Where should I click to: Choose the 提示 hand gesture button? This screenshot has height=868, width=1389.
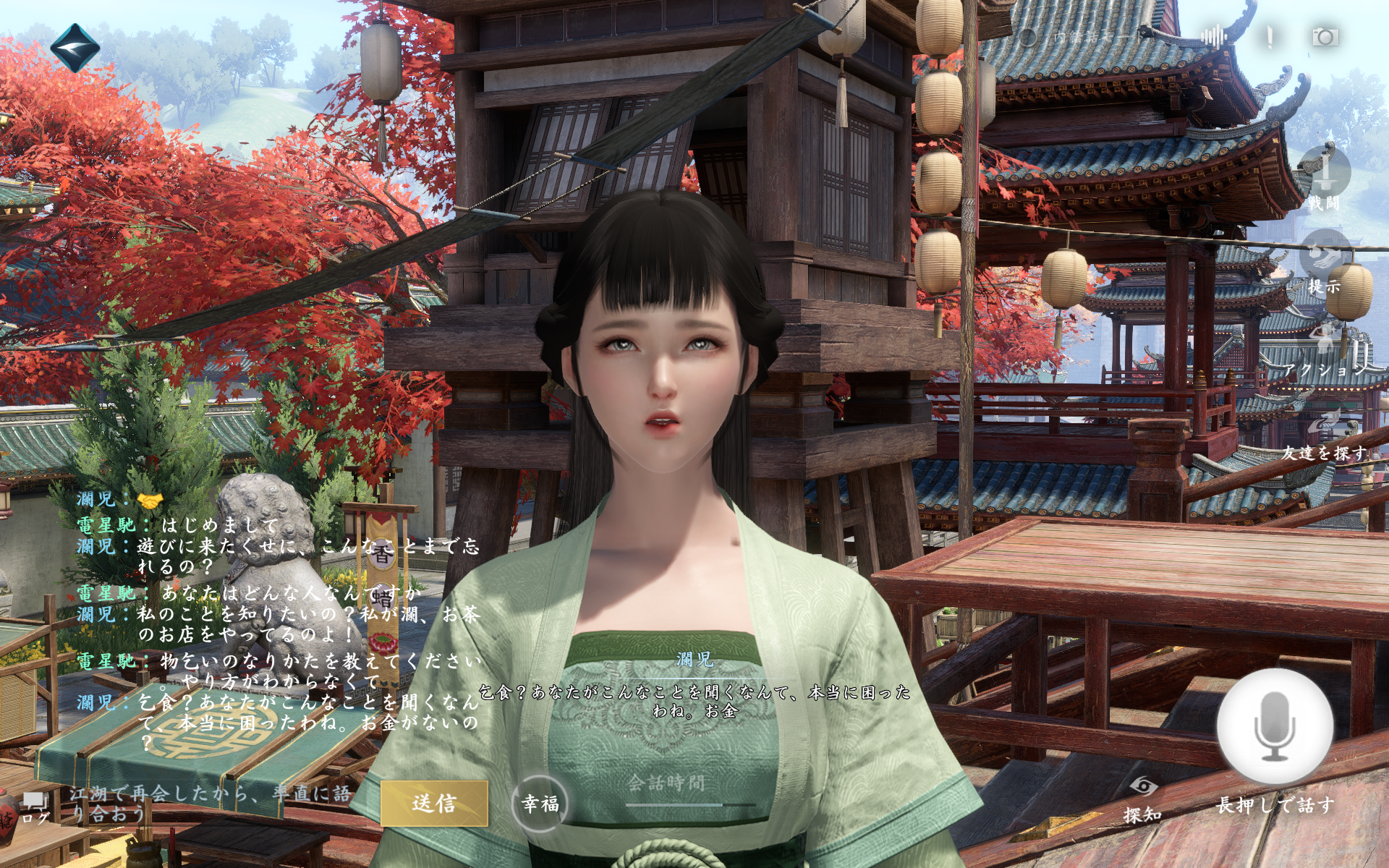[x=1324, y=257]
